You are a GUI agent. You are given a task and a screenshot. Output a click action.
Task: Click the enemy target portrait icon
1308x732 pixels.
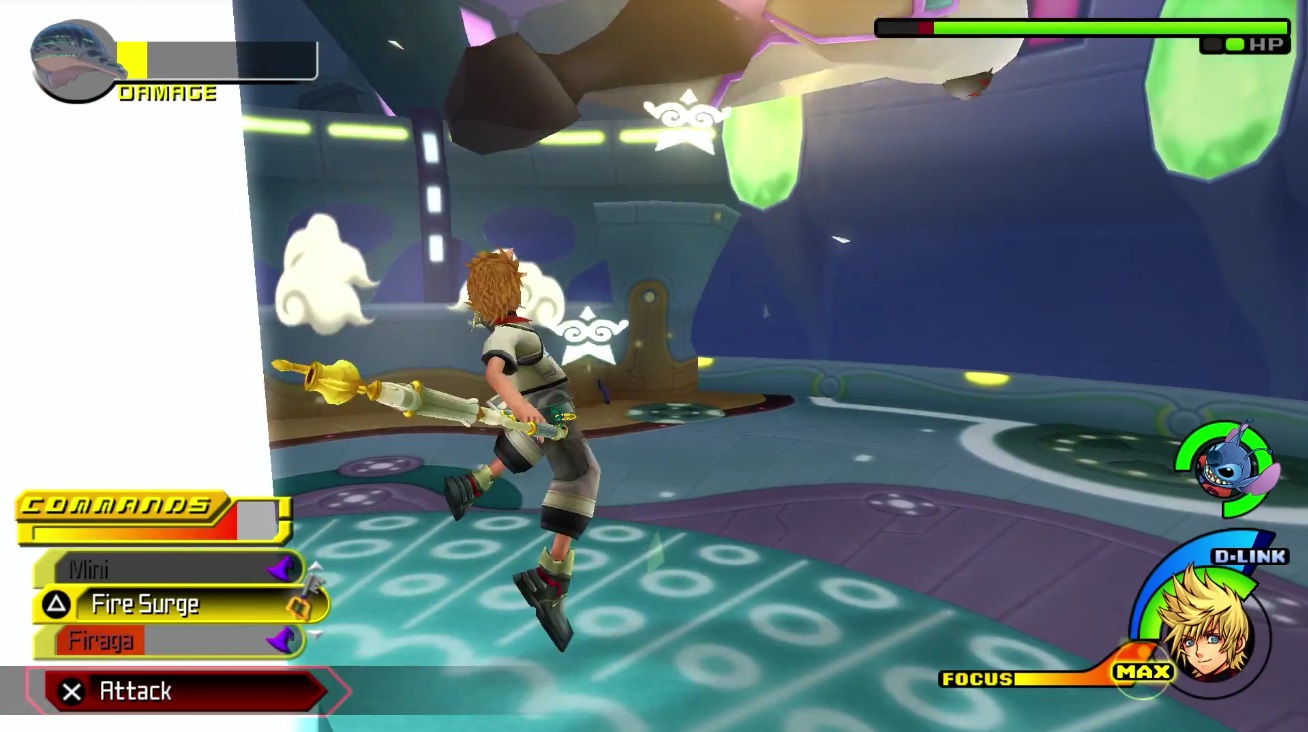[74, 62]
